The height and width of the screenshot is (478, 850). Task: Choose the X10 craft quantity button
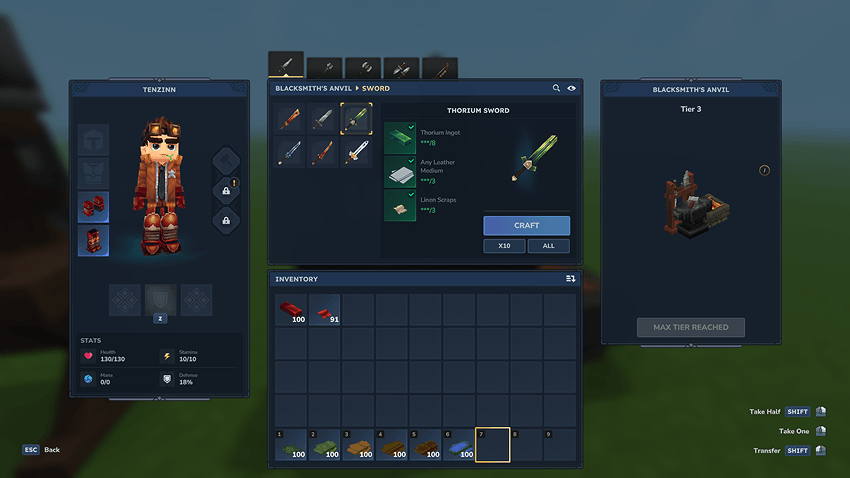coord(504,245)
